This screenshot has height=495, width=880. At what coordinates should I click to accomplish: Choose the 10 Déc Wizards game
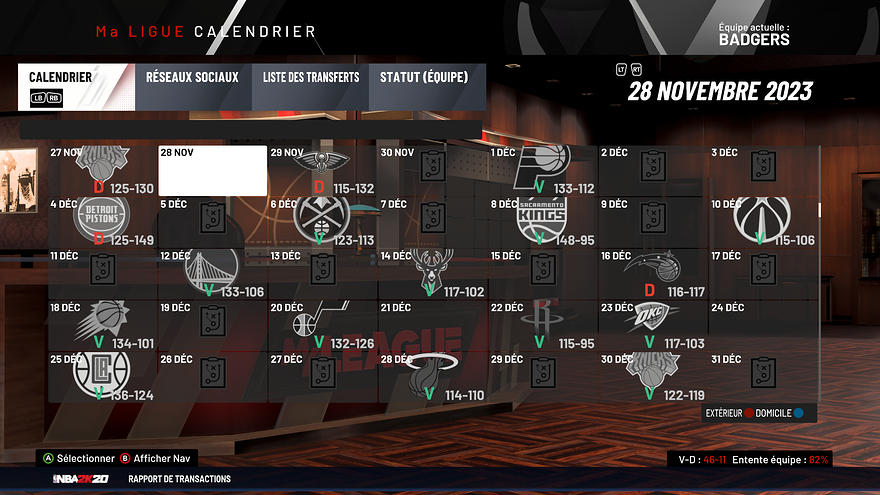[x=762, y=222]
